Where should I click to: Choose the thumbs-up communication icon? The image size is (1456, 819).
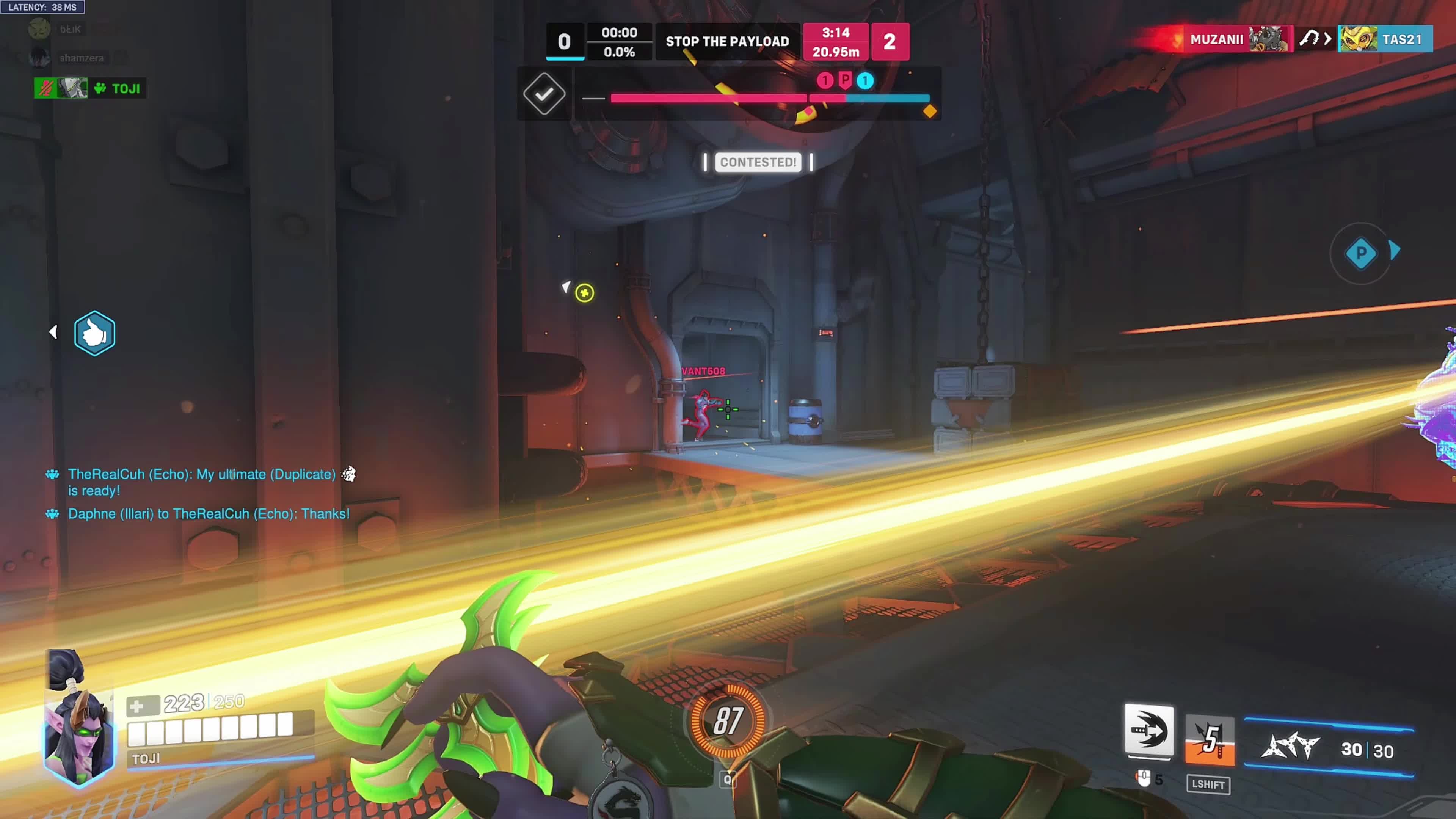(94, 334)
